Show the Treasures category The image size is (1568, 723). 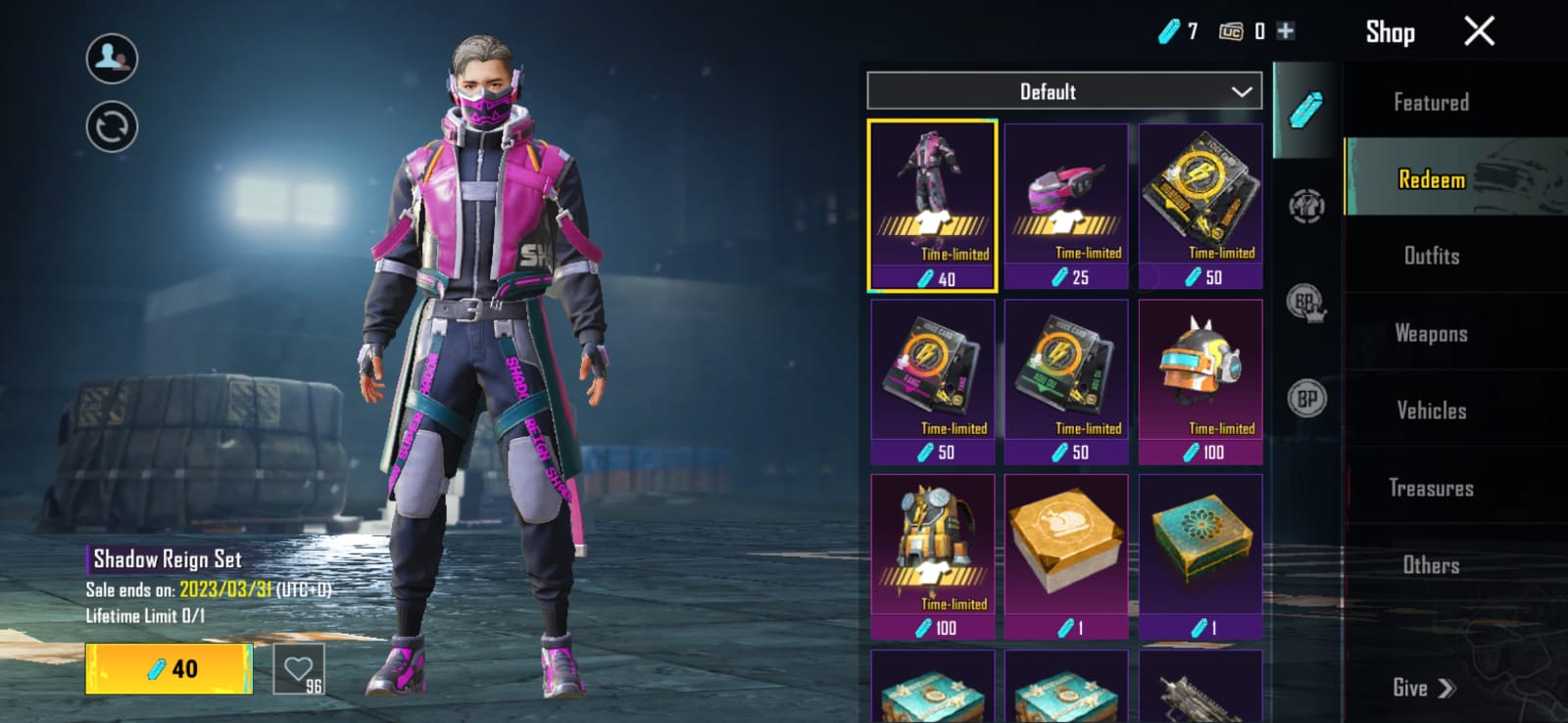point(1431,488)
